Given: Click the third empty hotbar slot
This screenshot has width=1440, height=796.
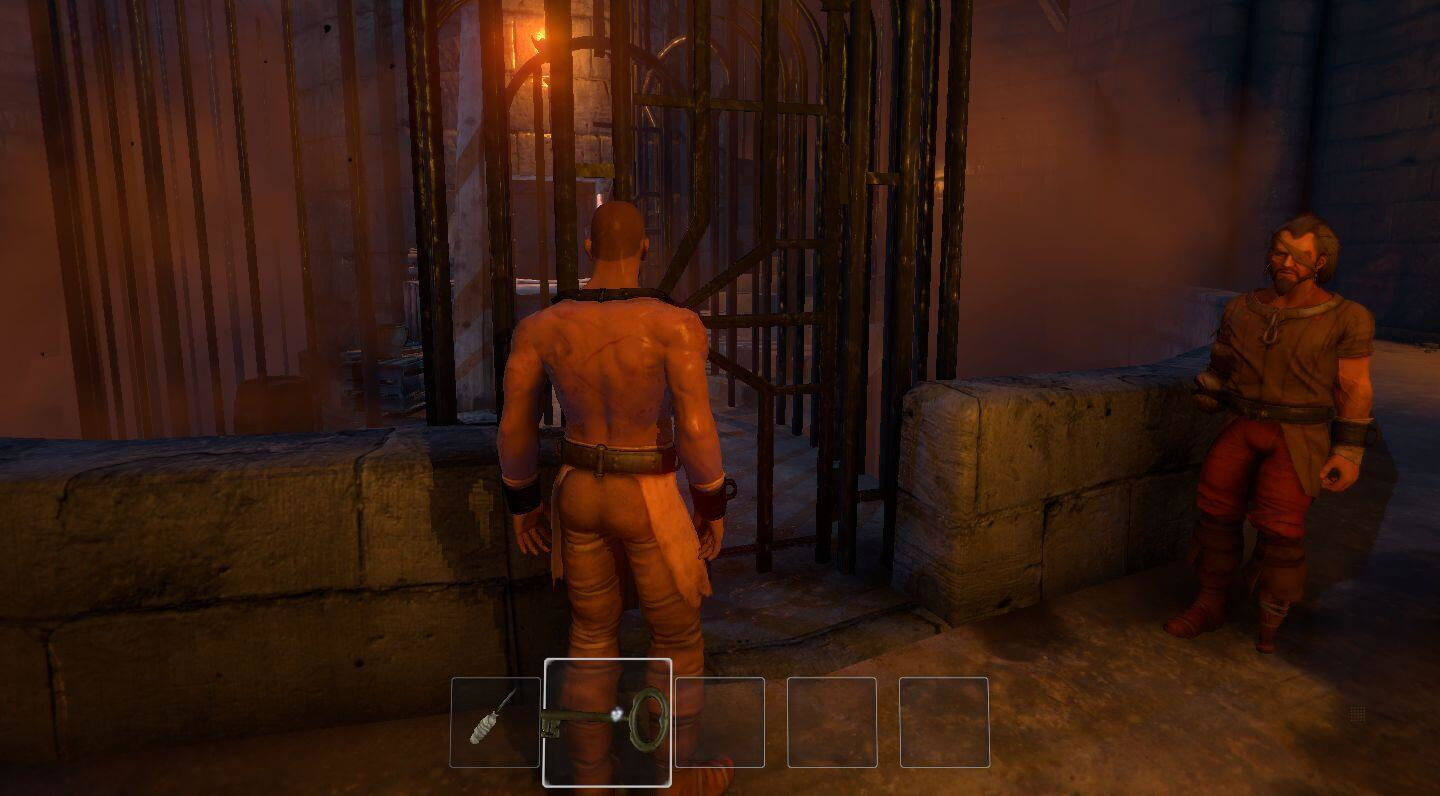Looking at the screenshot, I should [720, 721].
